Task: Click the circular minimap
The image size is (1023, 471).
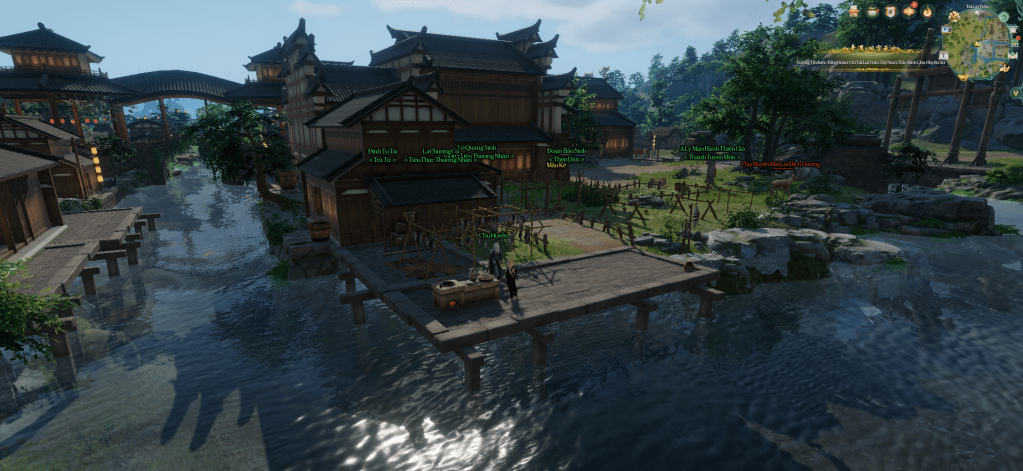Action: [977, 45]
